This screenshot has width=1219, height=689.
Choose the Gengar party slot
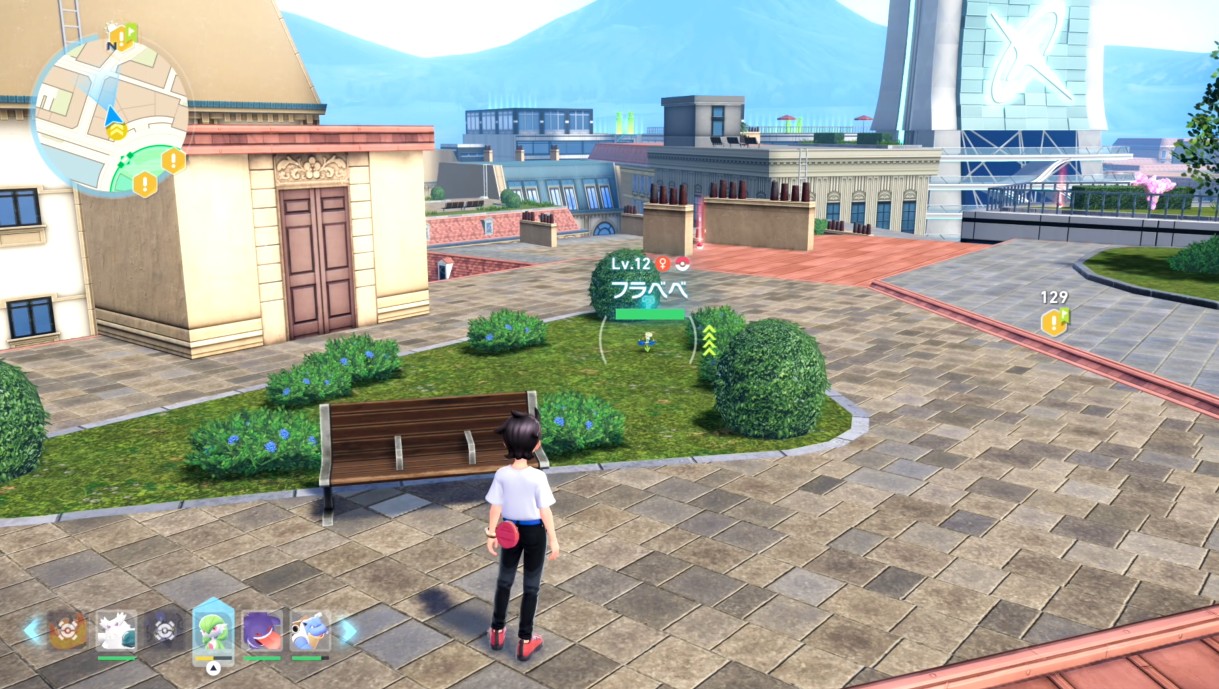click(262, 631)
